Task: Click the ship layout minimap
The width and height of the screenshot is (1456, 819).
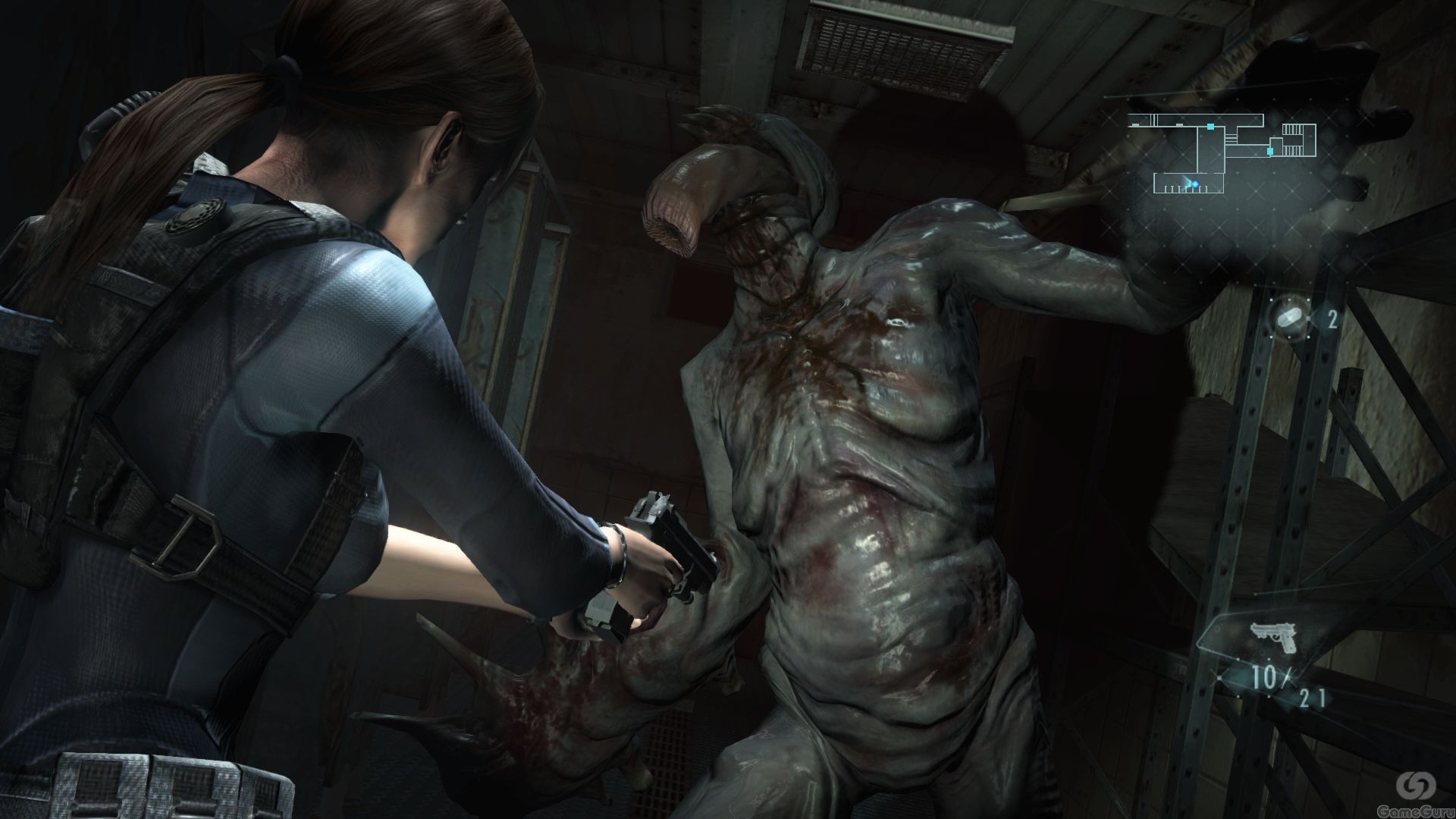Action: pos(1221,153)
